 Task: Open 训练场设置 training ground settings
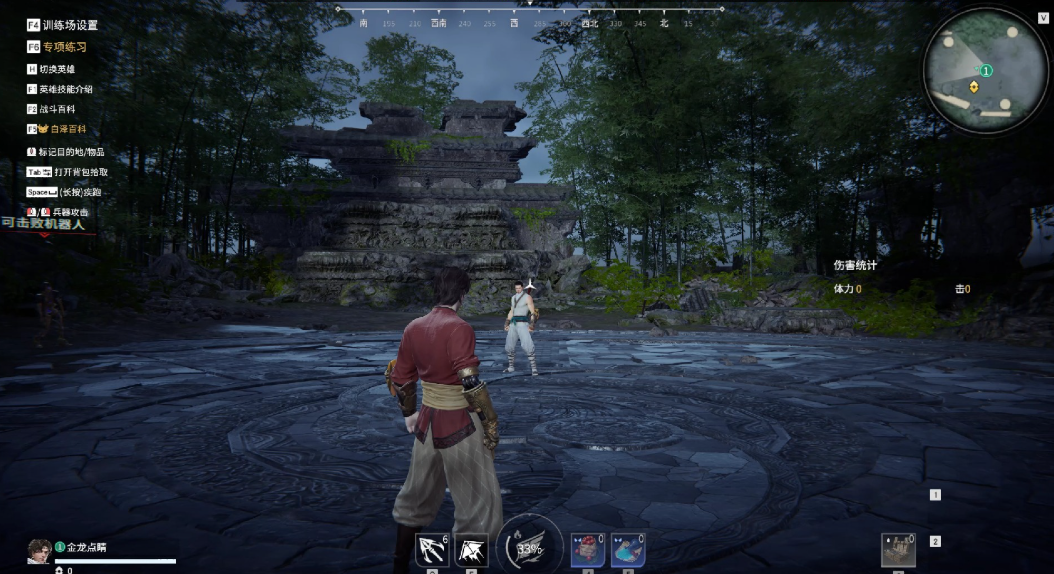69,25
